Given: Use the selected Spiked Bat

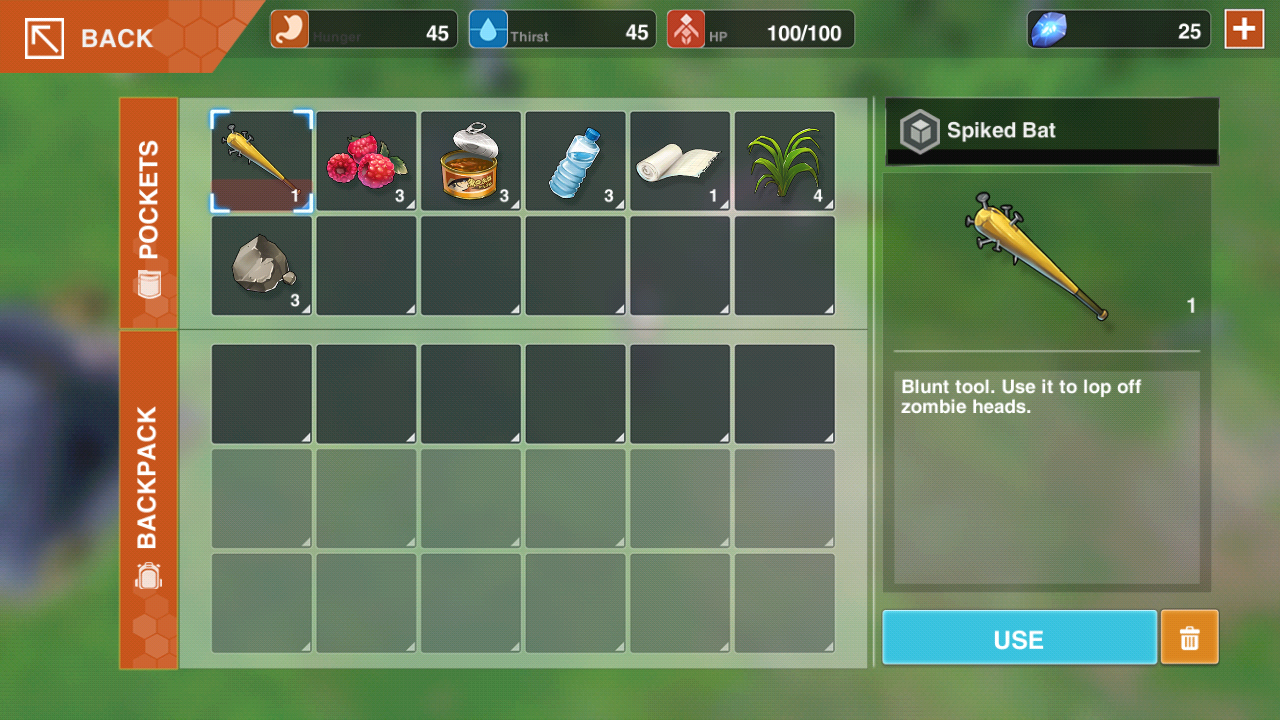Looking at the screenshot, I should 1019,638.
